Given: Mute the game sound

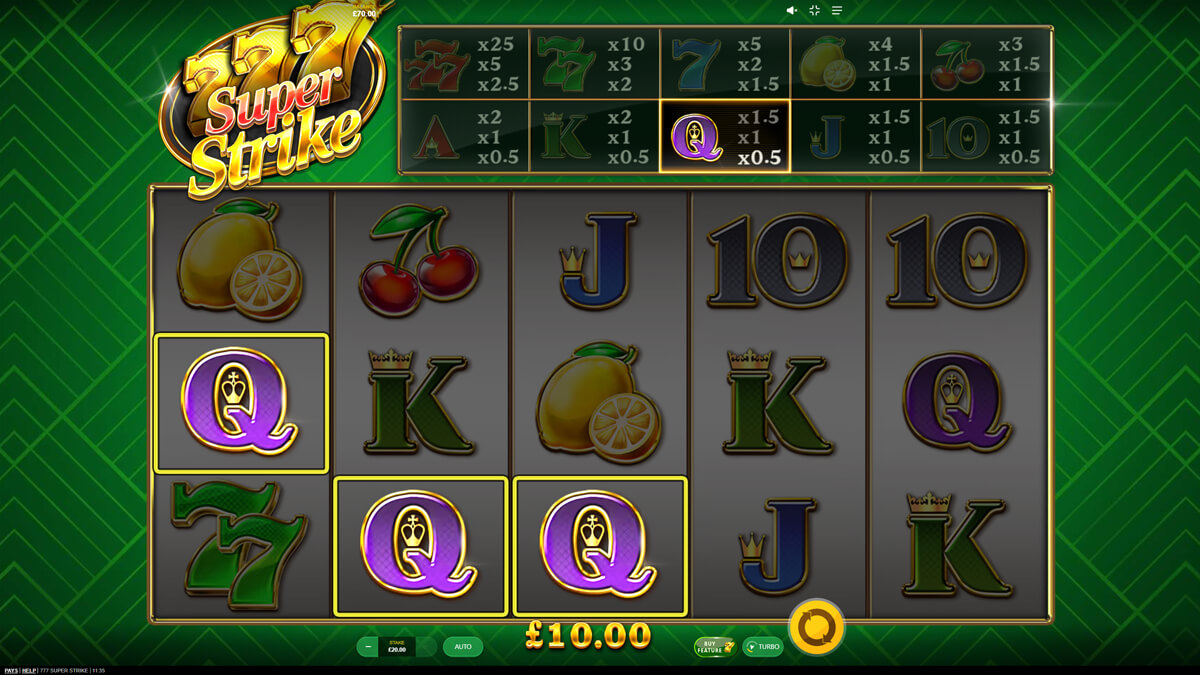Looking at the screenshot, I should (791, 10).
